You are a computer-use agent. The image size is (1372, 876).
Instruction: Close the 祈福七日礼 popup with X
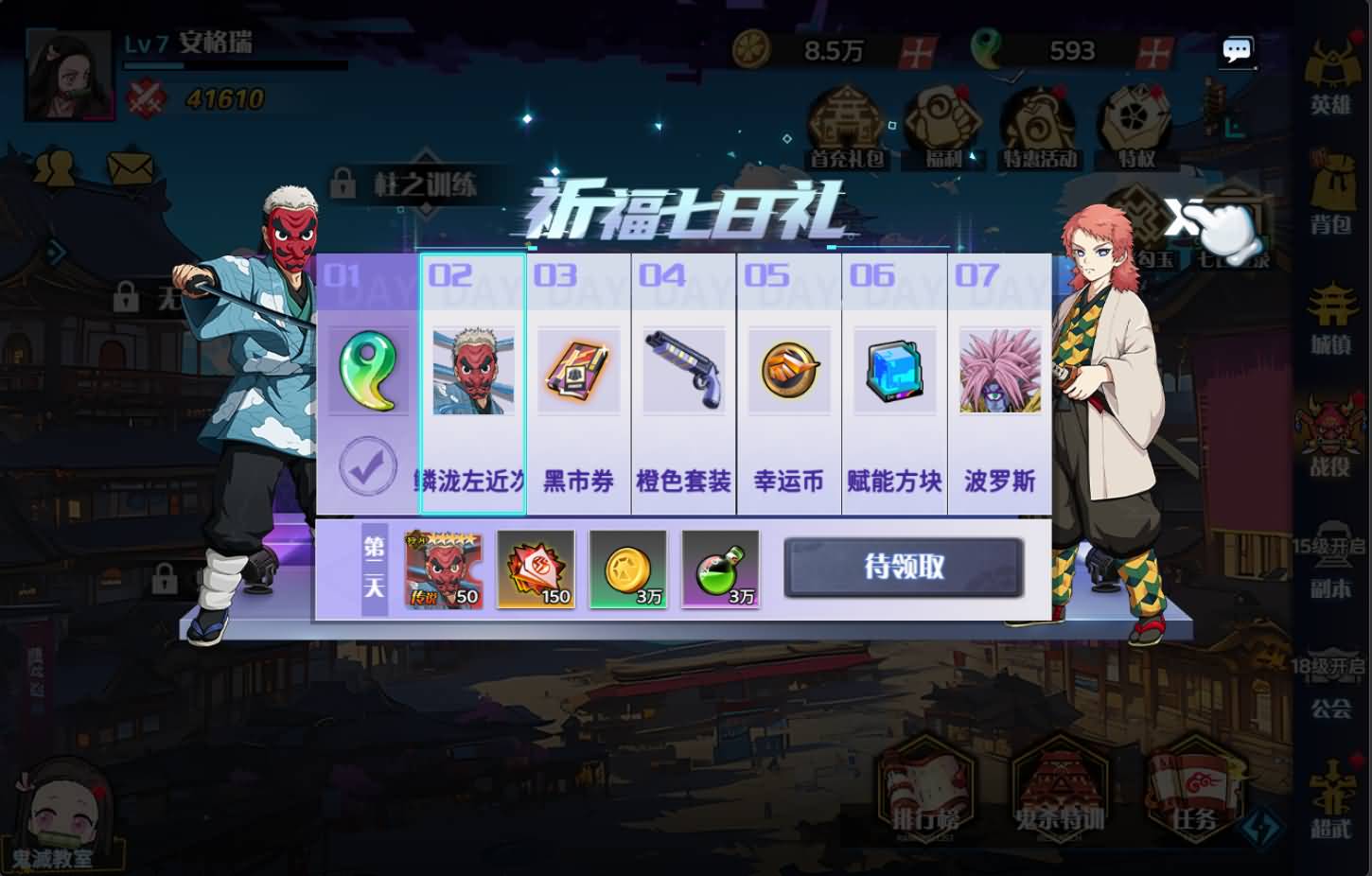(x=1184, y=219)
